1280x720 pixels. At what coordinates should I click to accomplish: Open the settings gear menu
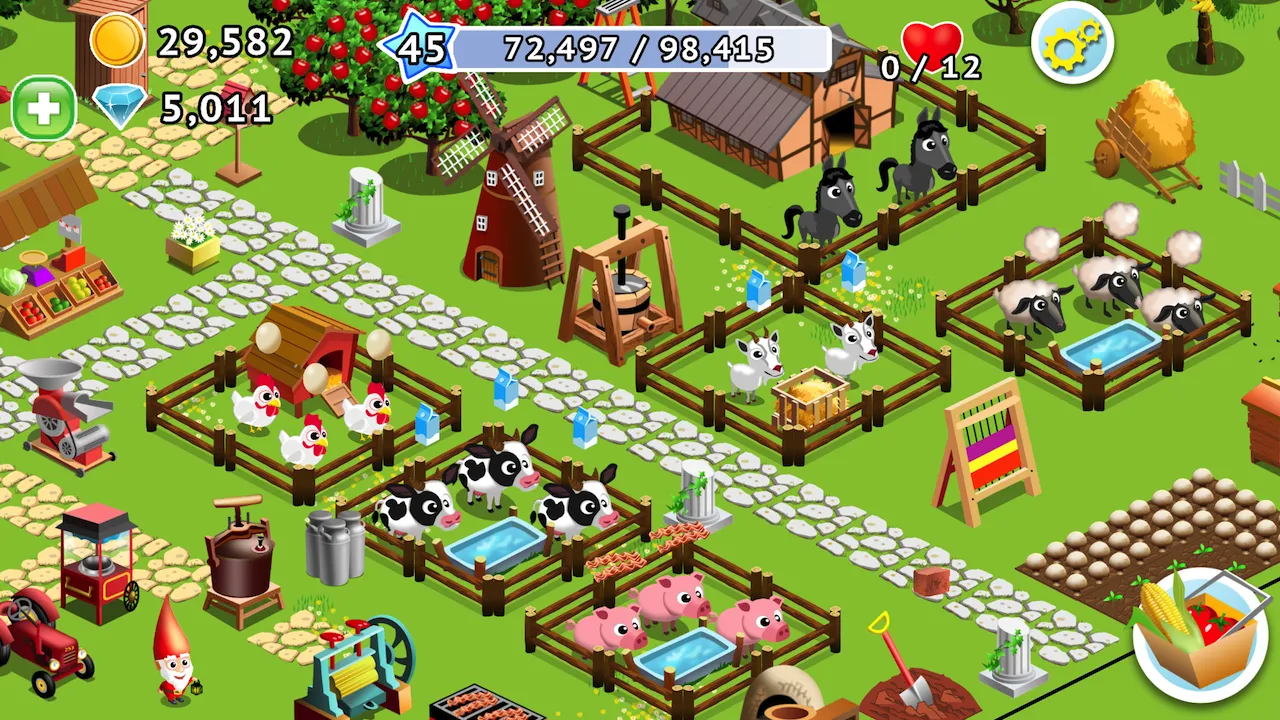1071,45
